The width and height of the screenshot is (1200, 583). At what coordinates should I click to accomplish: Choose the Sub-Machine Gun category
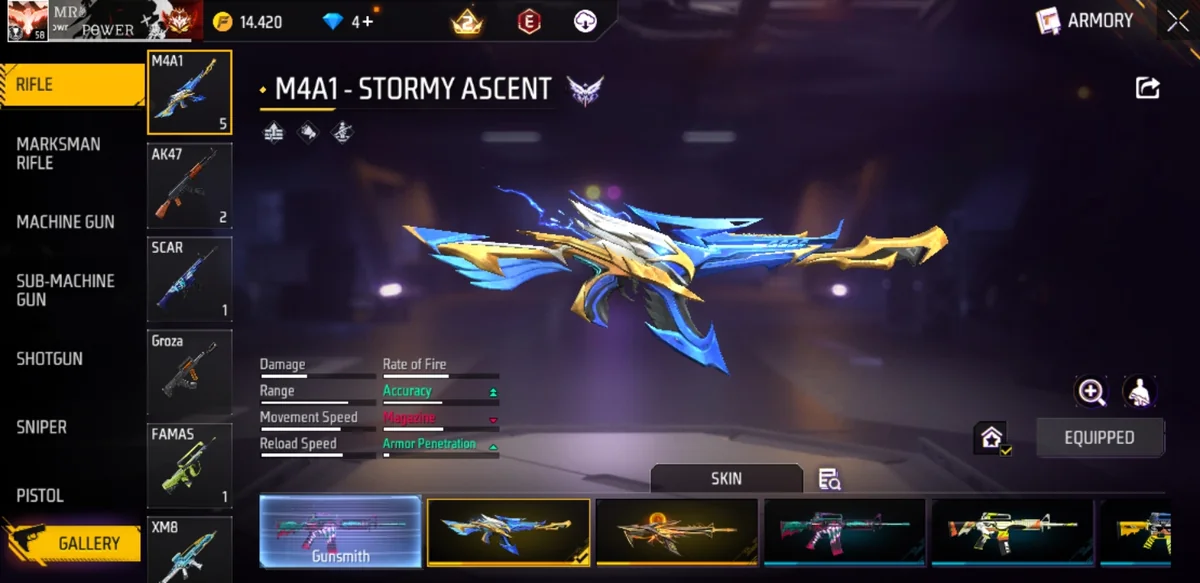click(x=65, y=290)
